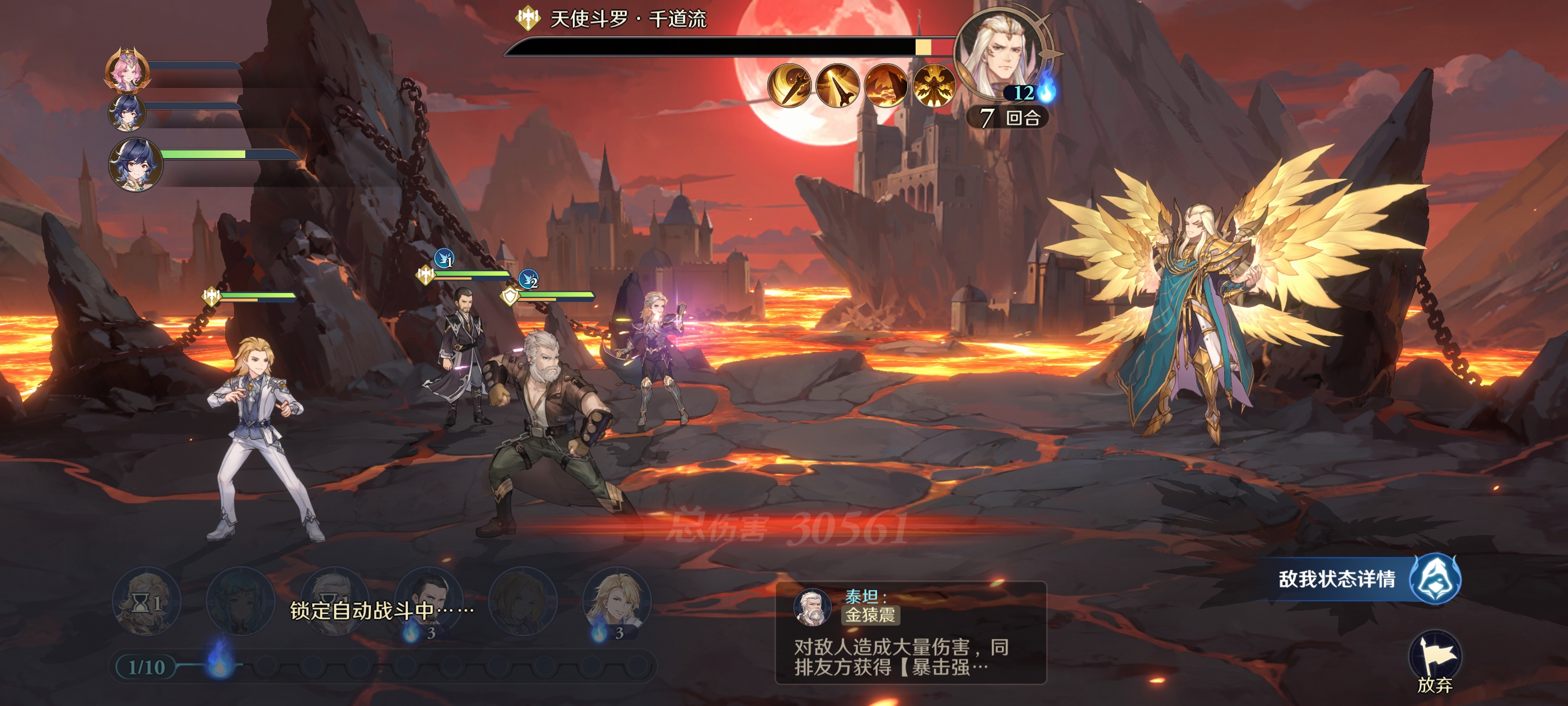Inspect the boss's lava rock pillar skill

(886, 85)
